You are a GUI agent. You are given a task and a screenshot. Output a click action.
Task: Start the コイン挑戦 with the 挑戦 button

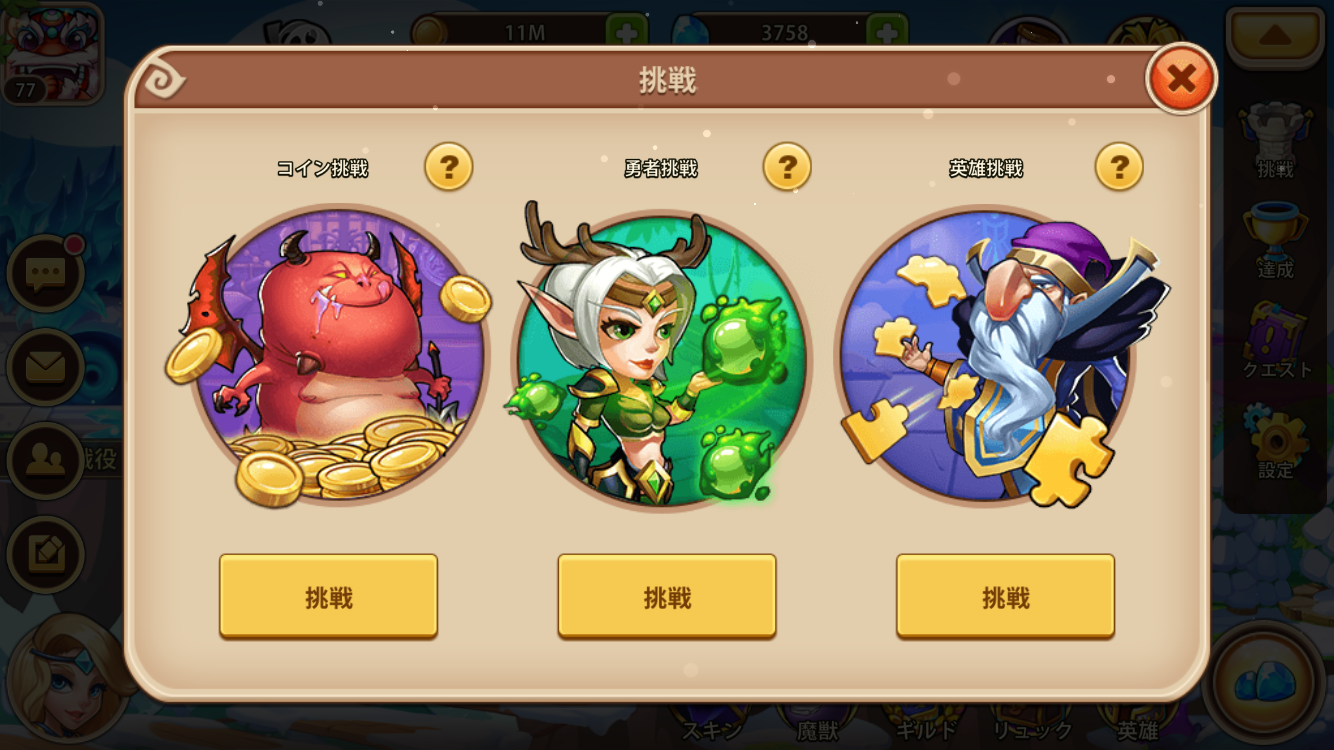(x=330, y=595)
